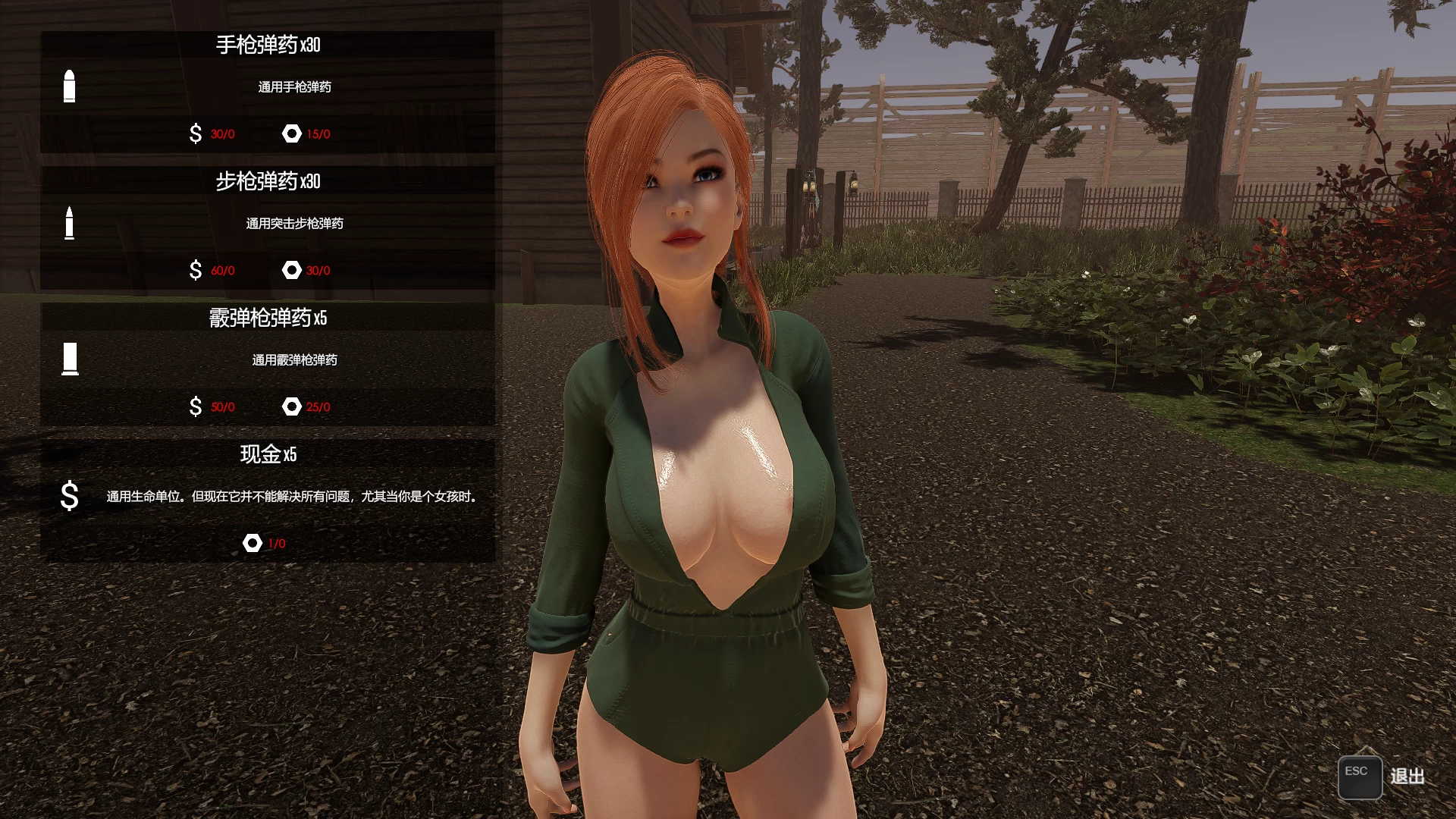Click the 通用手枪弹药 description text
Viewport: 1456px width, 819px height.
click(296, 87)
